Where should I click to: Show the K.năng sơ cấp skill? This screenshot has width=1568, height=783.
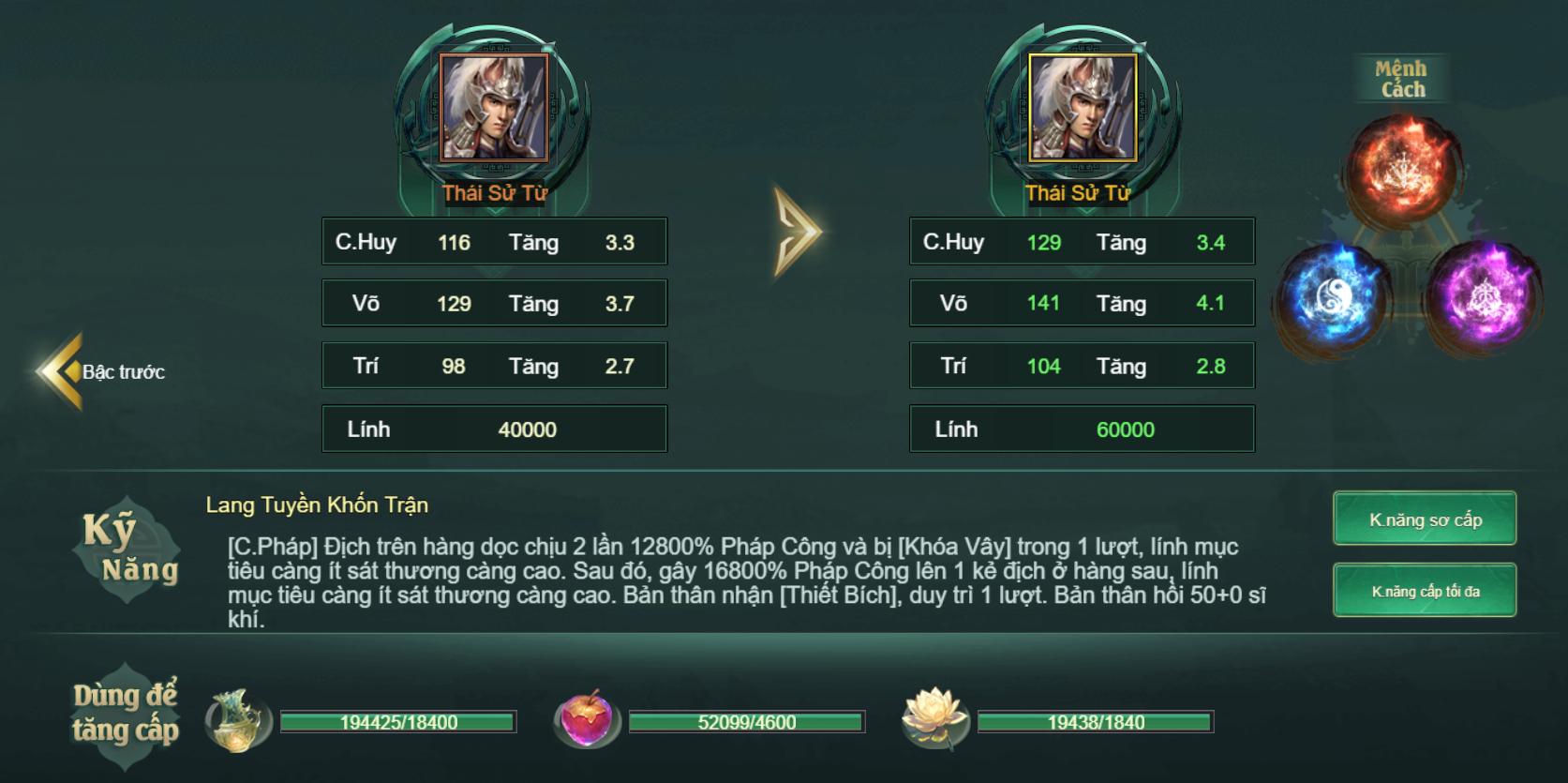(x=1424, y=519)
